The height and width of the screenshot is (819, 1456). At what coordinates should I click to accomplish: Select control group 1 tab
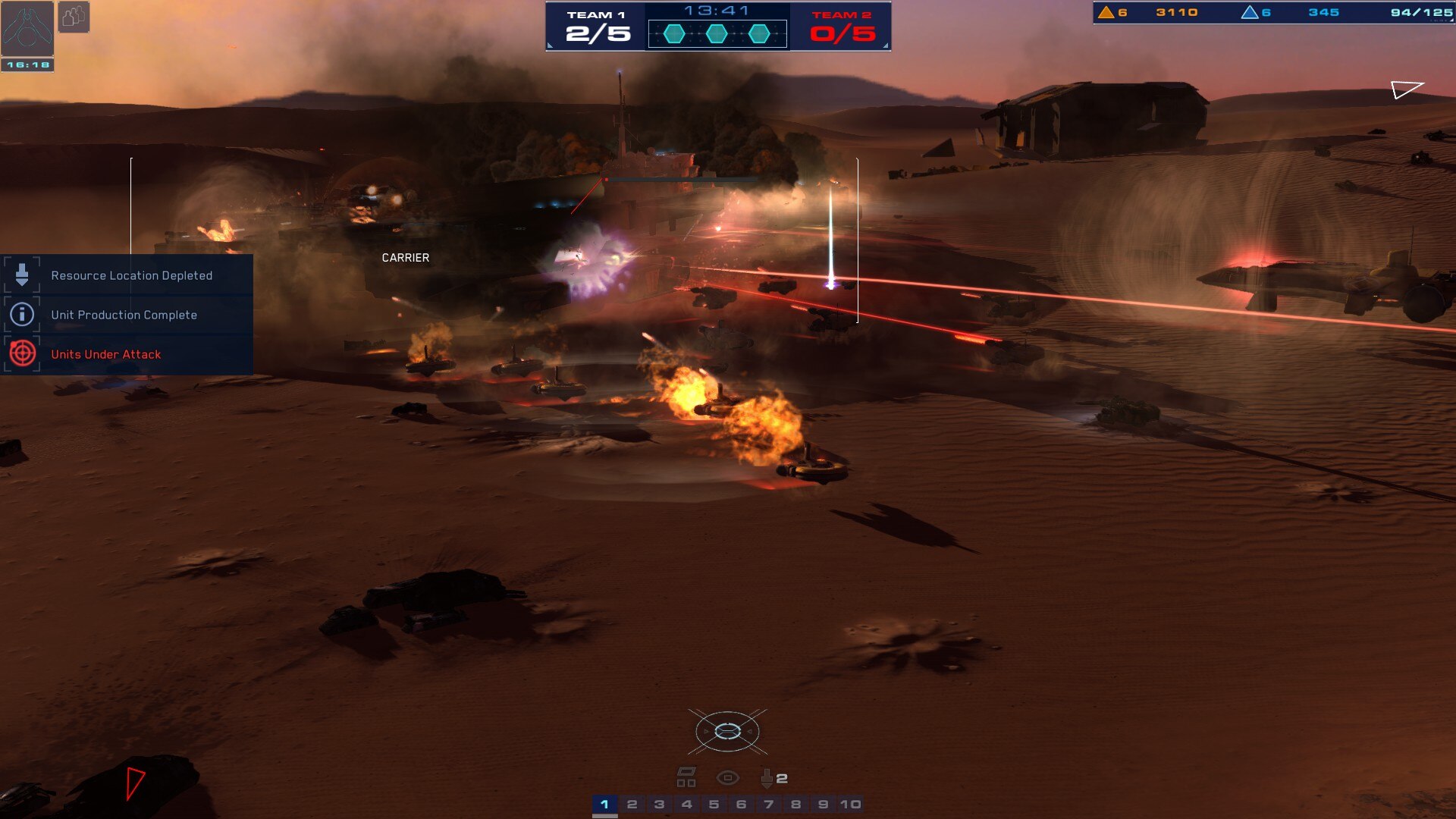[604, 805]
